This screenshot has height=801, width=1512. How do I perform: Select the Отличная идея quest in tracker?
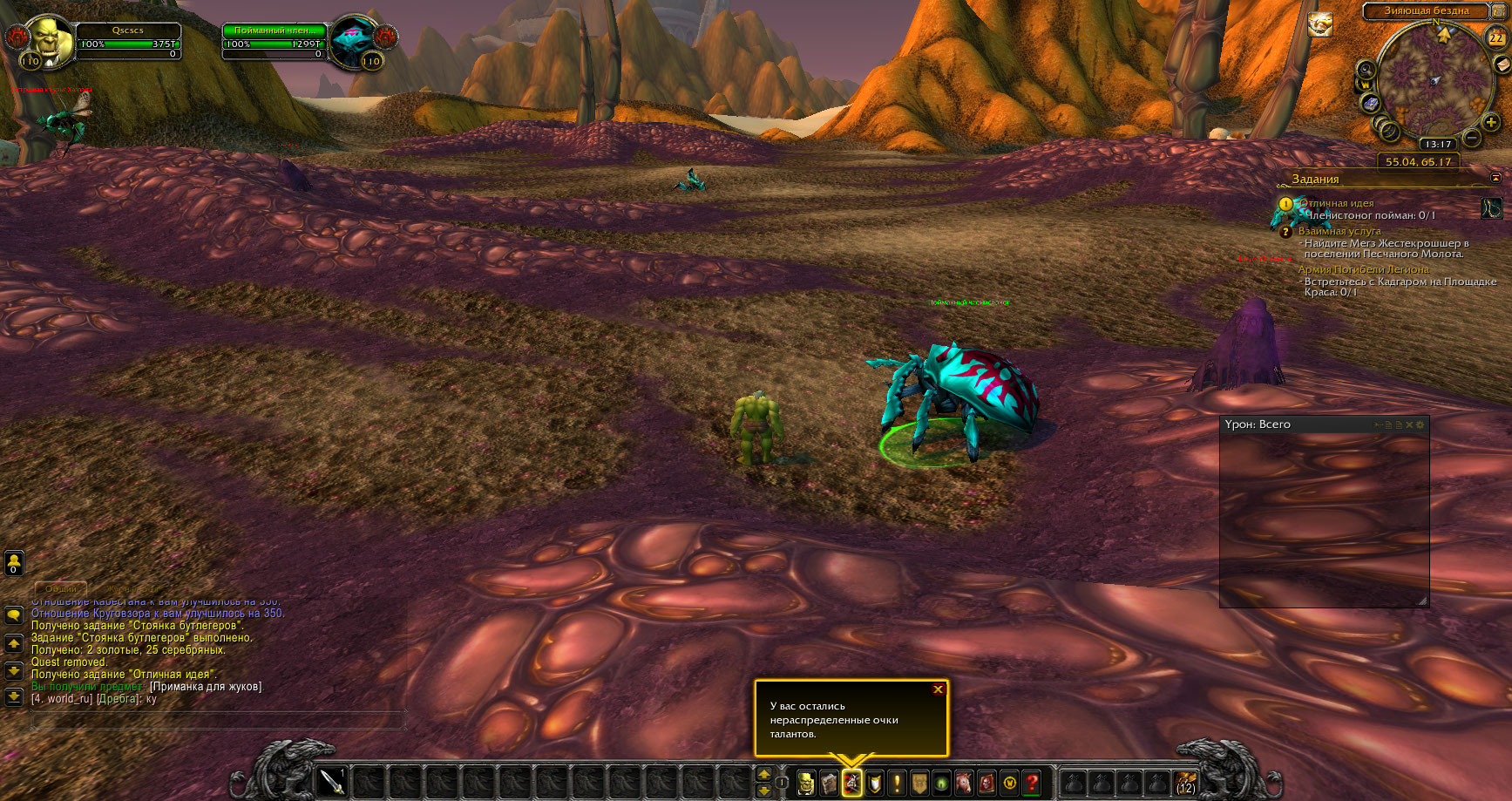(1336, 203)
